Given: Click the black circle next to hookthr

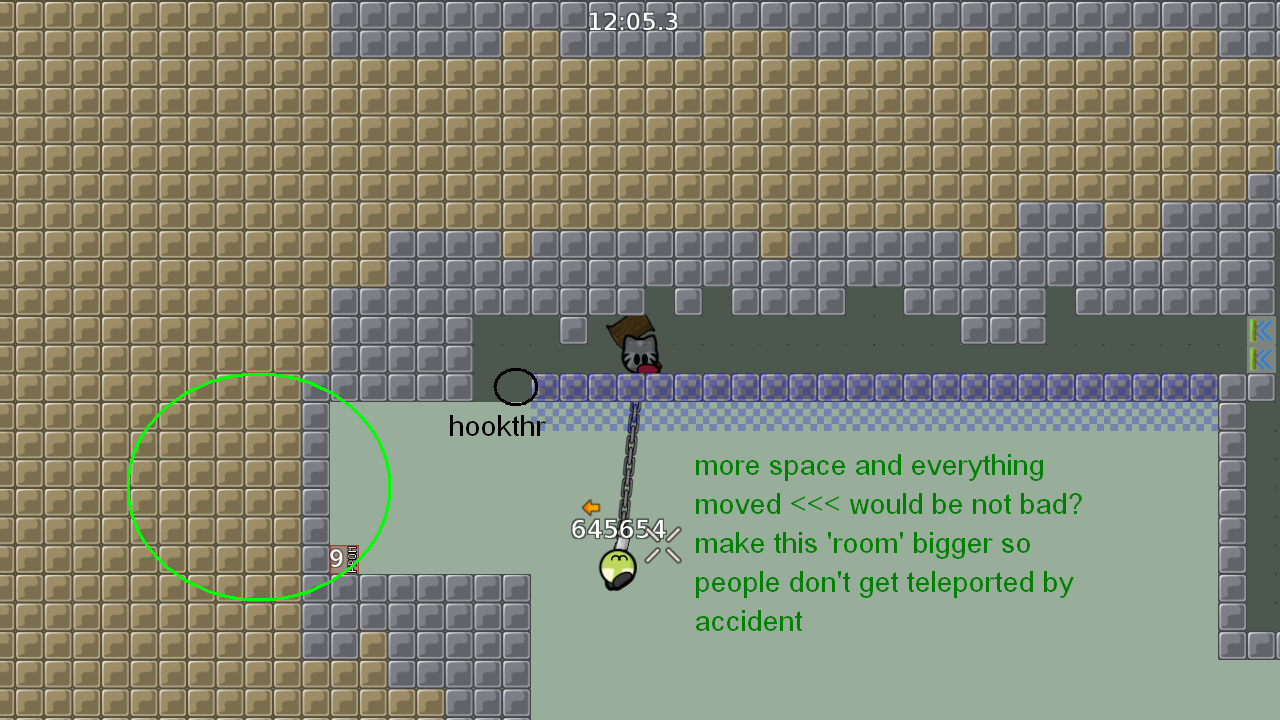Looking at the screenshot, I should click(x=515, y=387).
